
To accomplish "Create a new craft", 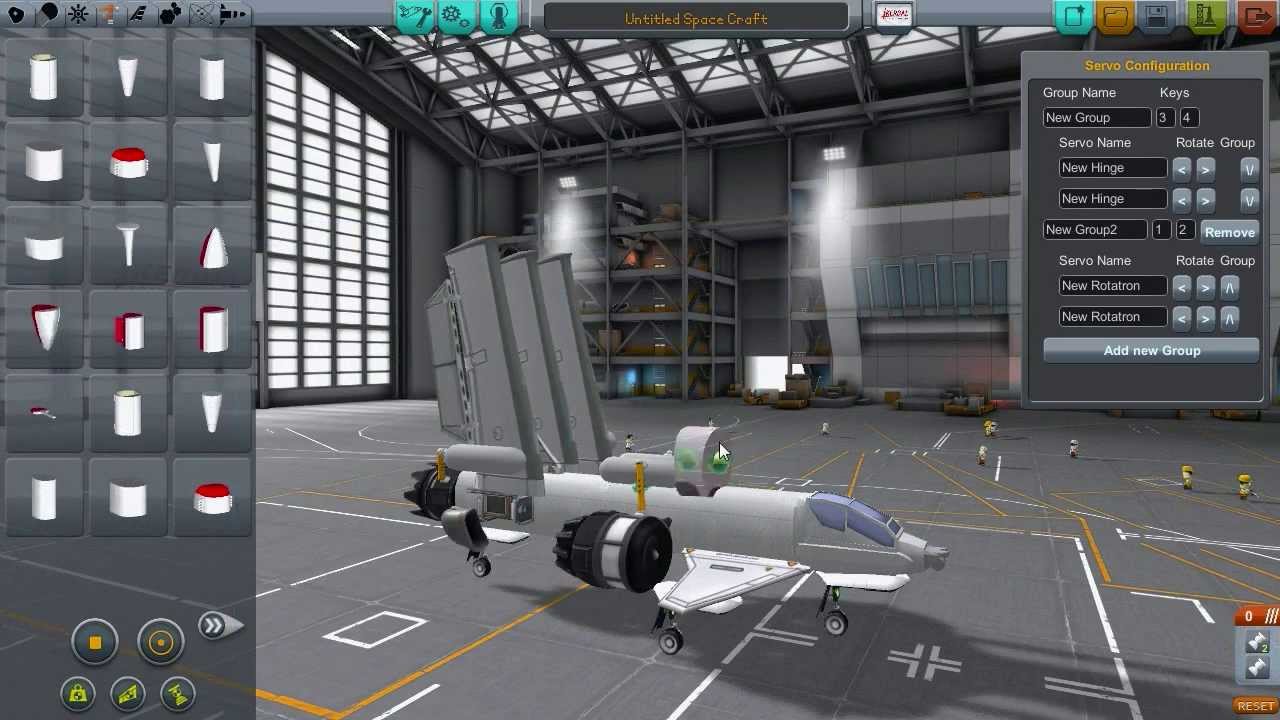I will [1074, 17].
